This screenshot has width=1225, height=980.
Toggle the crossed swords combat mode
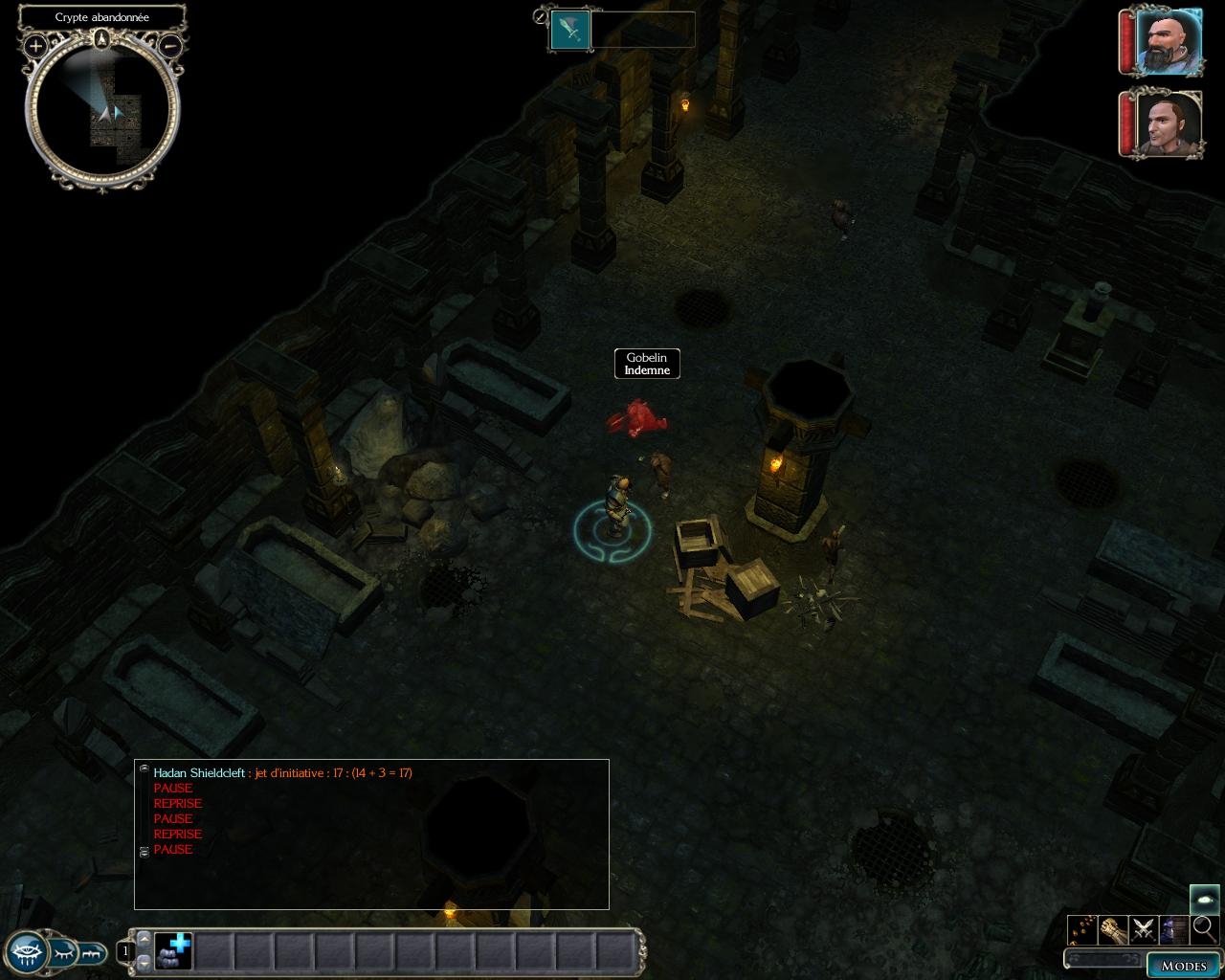1143,928
